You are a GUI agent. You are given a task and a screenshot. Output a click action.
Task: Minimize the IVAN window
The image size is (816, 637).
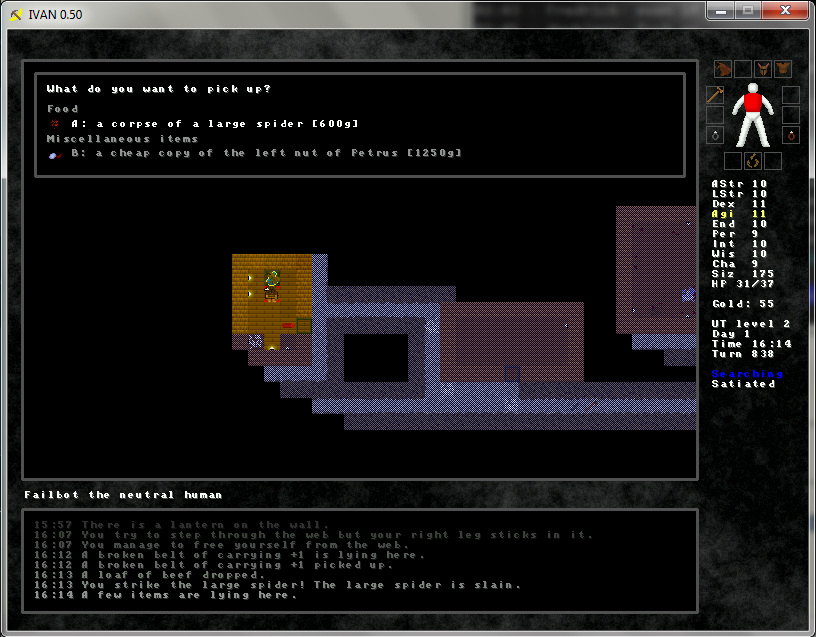click(722, 10)
